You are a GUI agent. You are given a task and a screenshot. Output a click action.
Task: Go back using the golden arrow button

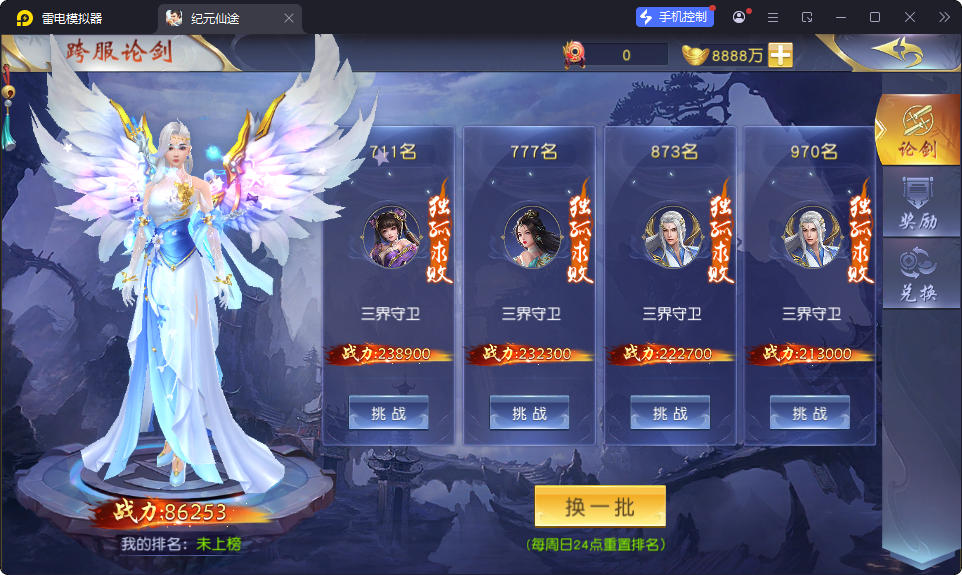(x=895, y=51)
